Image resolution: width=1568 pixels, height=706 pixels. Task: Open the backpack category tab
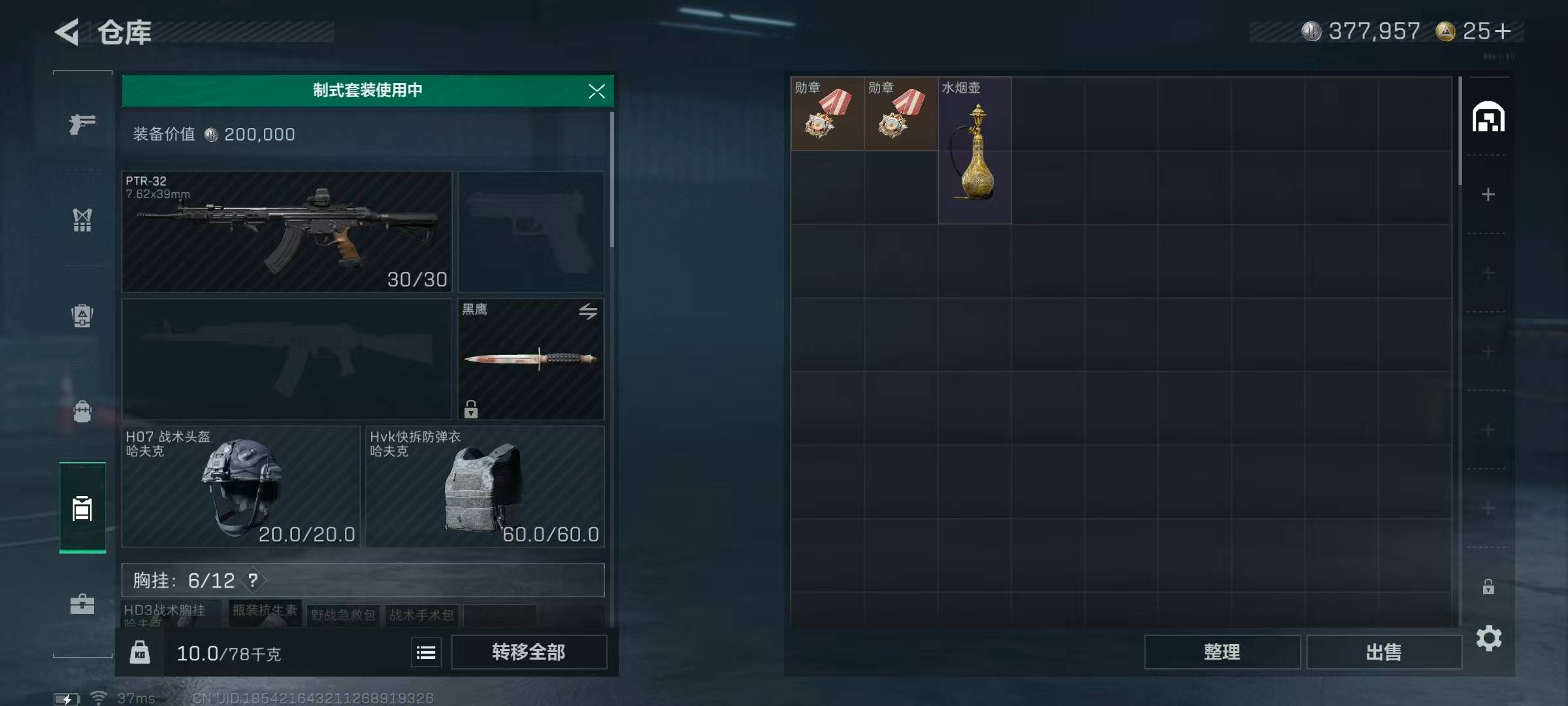click(82, 316)
